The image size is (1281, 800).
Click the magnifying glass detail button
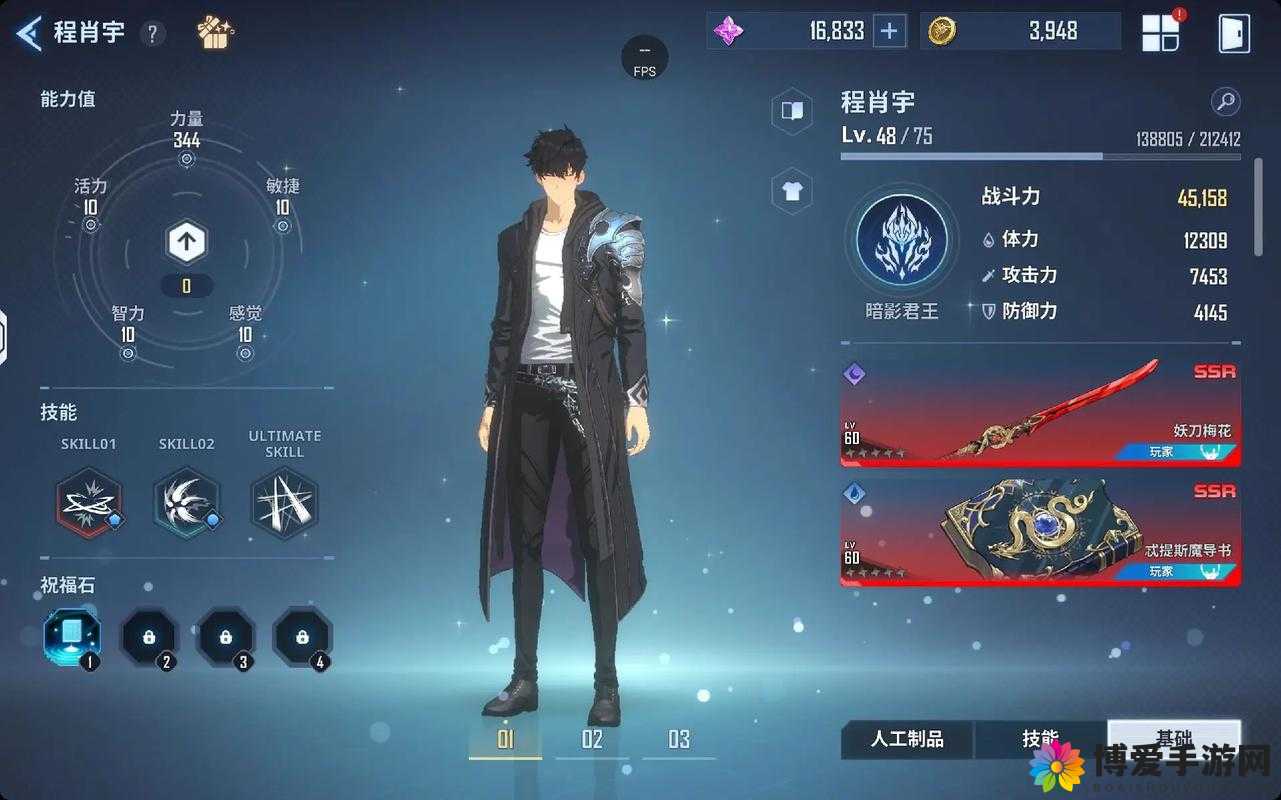[x=1225, y=101]
